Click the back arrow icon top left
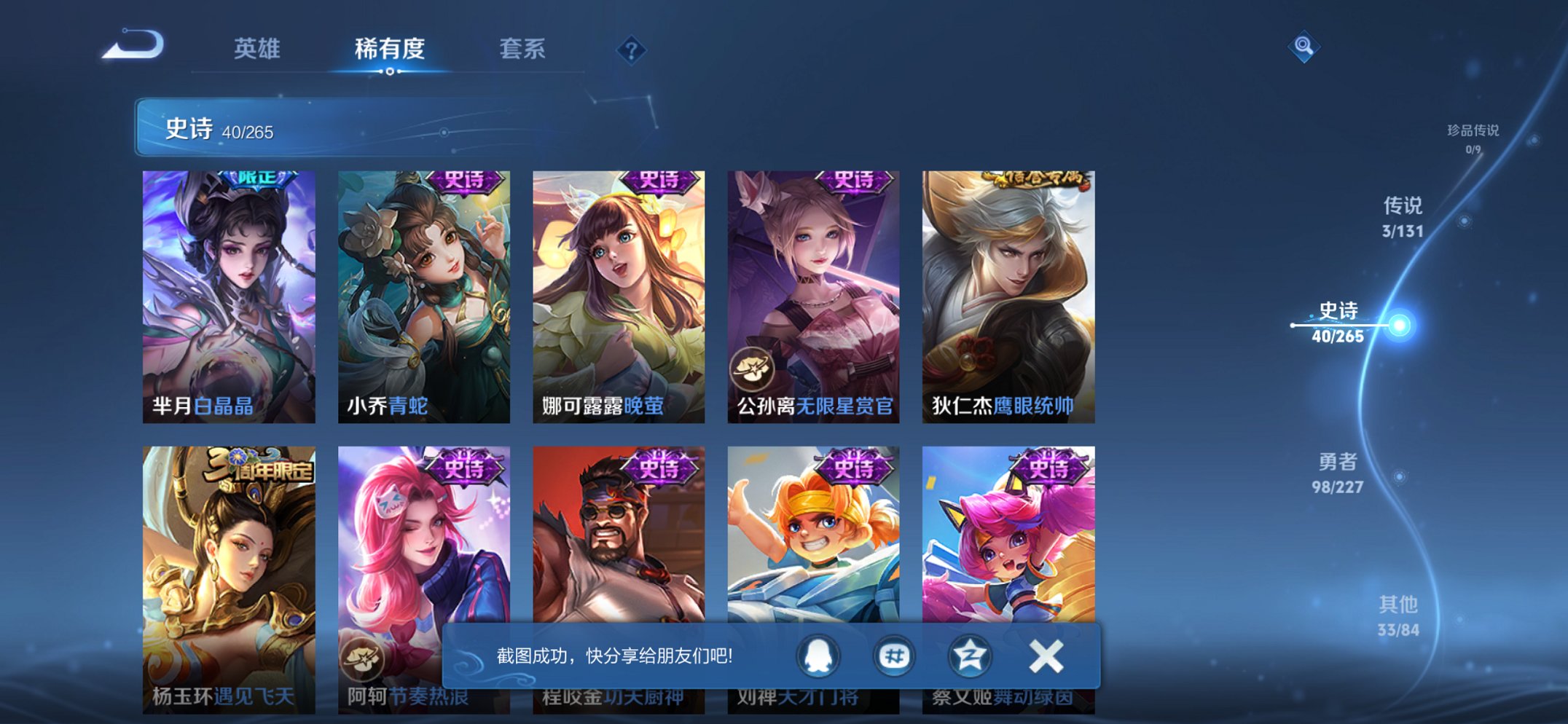Screen dimensions: 1568x724 (135, 45)
